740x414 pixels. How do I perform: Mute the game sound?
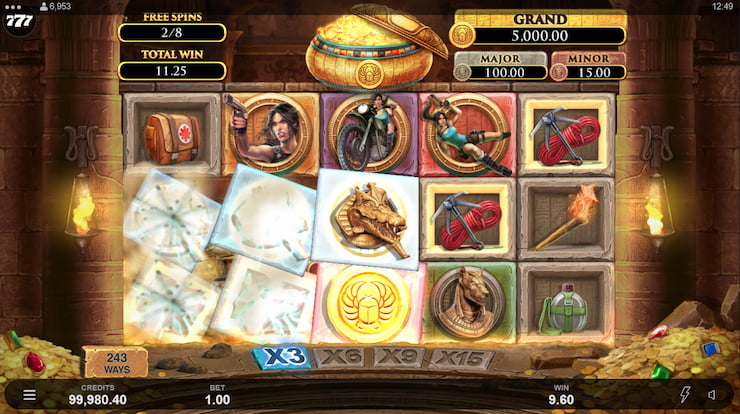coord(712,395)
